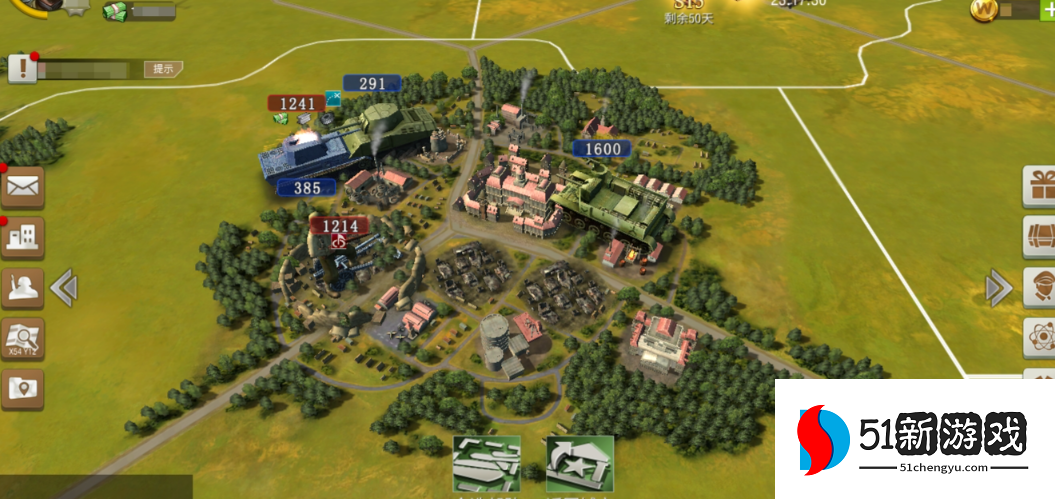Open the gift box rewards icon
Viewport: 1055px width, 499px height.
click(1039, 186)
